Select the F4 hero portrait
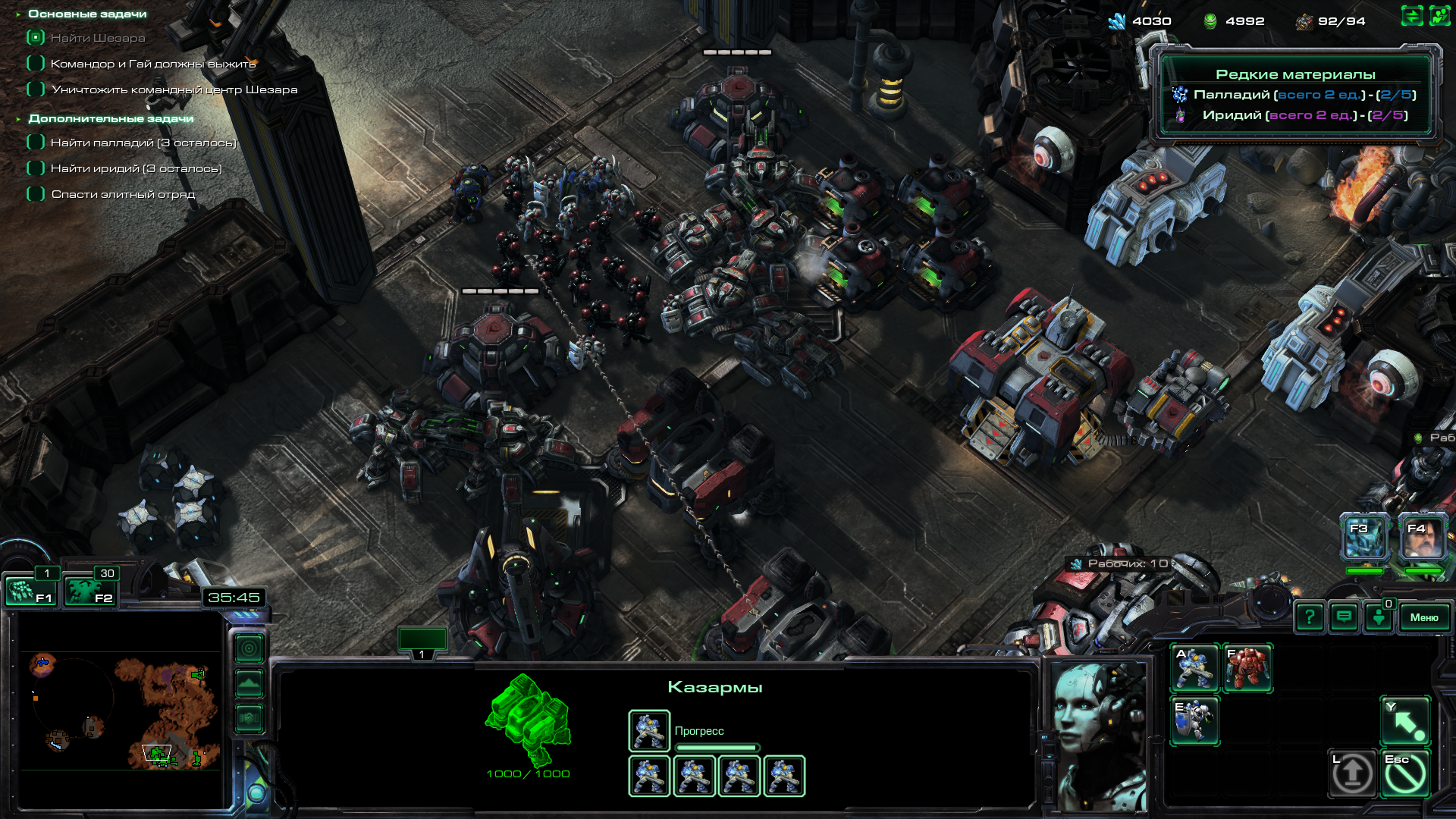Image resolution: width=1456 pixels, height=819 pixels. pyautogui.click(x=1423, y=538)
